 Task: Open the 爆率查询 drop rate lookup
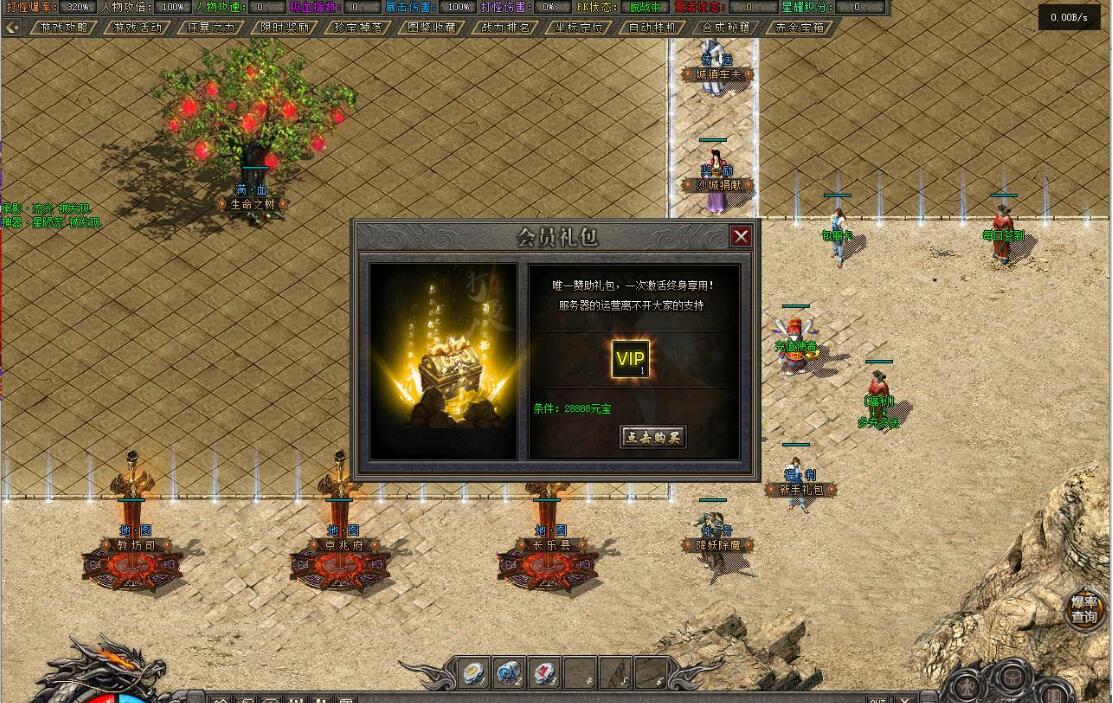(1084, 609)
